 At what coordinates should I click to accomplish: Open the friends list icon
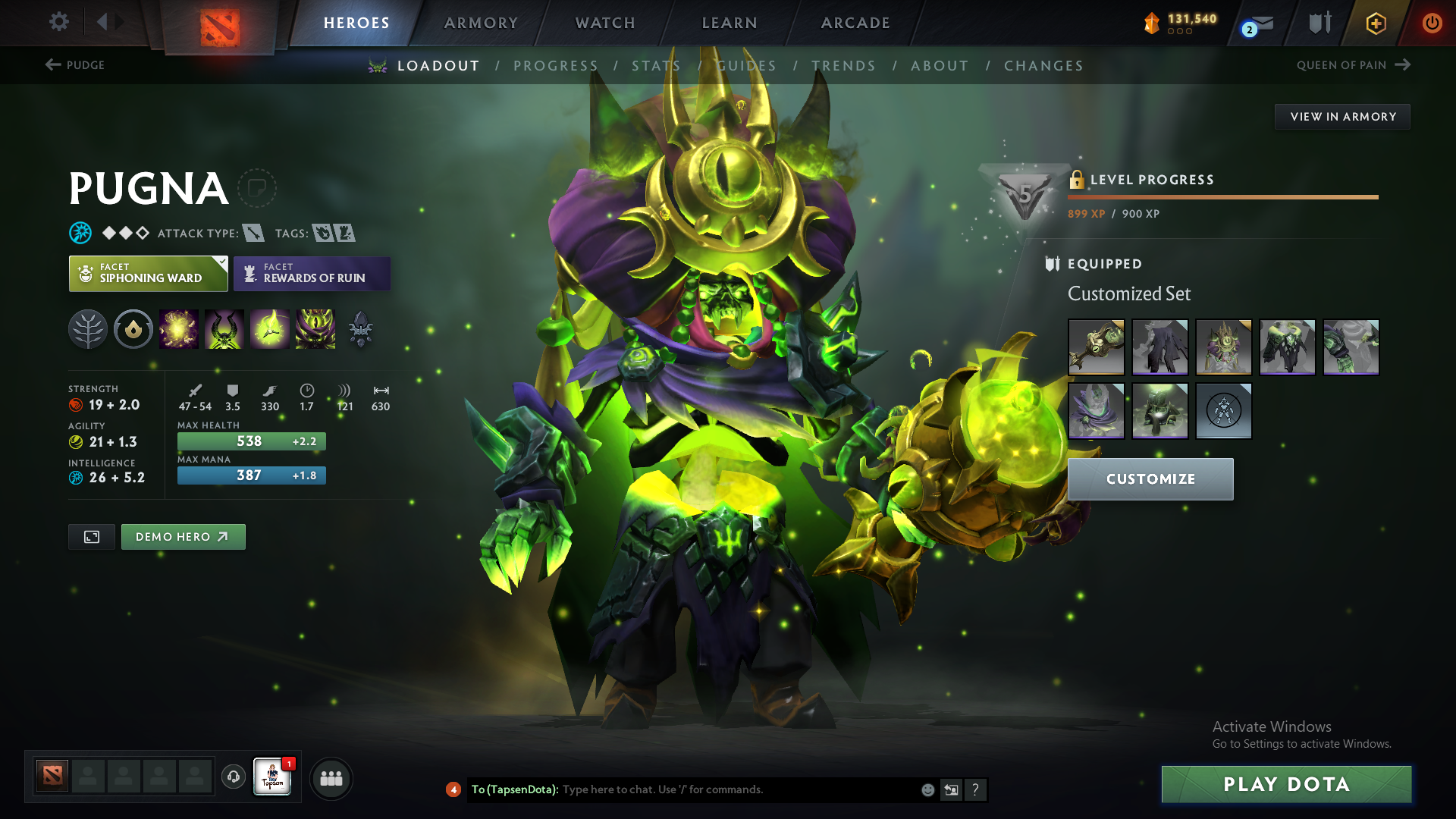[x=331, y=778]
